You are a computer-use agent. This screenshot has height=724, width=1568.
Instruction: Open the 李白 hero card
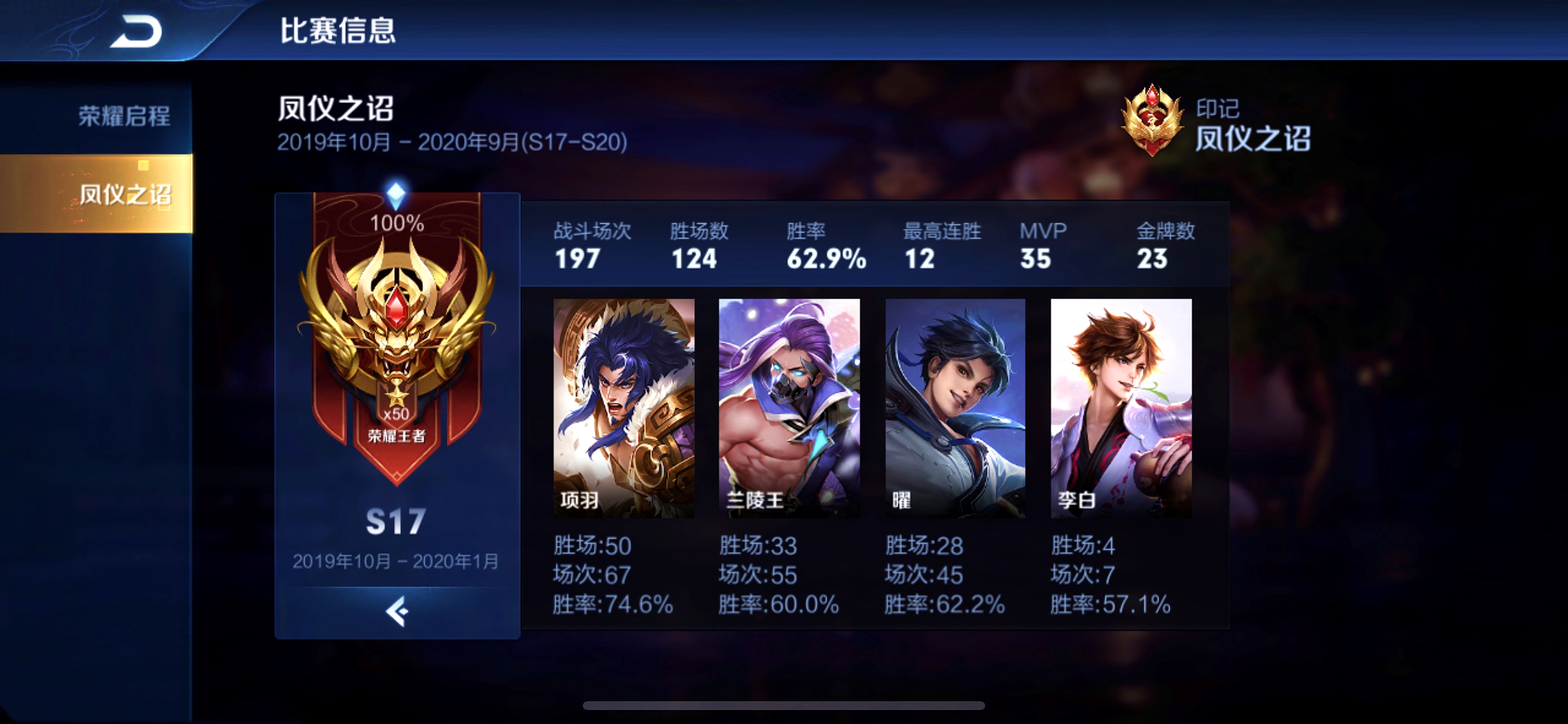1121,407
